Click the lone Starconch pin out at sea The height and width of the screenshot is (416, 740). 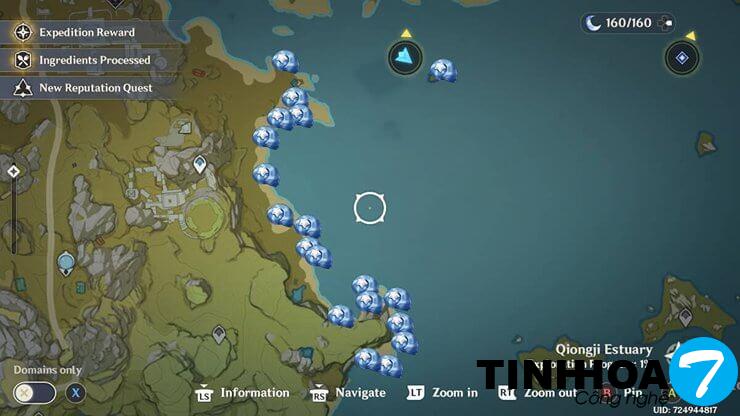[442, 70]
